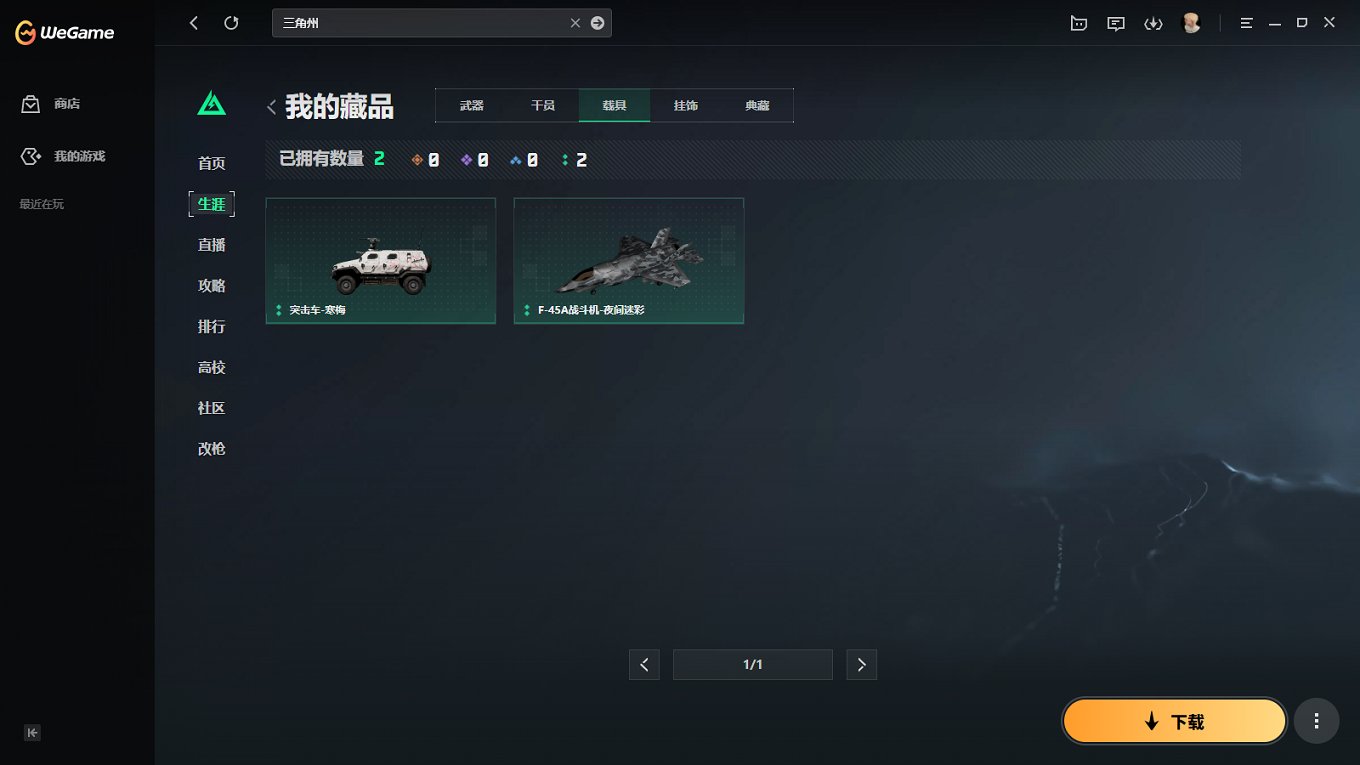Open the 改枪 section in the side nav
1360x765 pixels.
pos(211,448)
